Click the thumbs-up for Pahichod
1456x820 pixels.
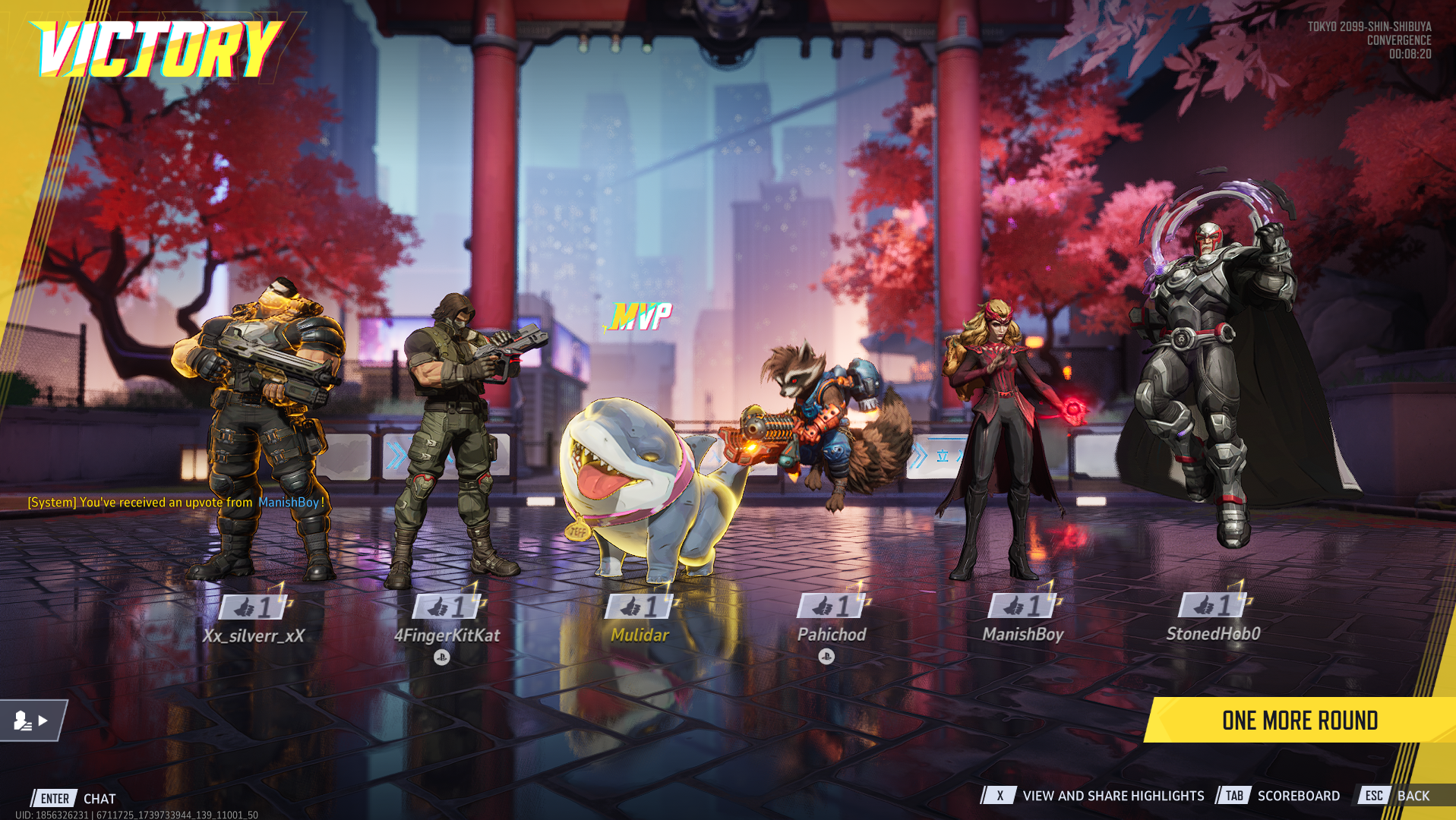coord(832,606)
